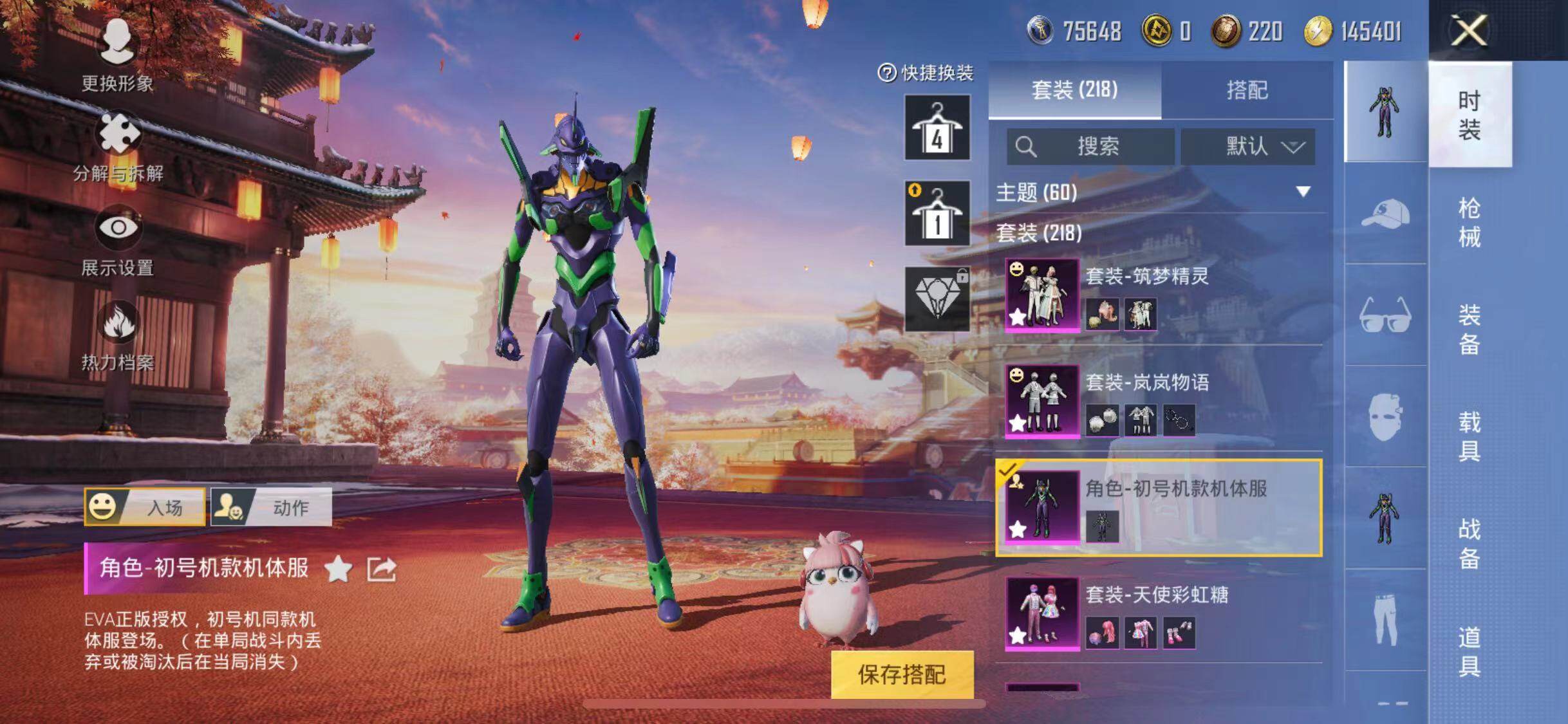The image size is (1568, 724).
Task: Close the wardrobe screen with the X
Action: 1469,30
